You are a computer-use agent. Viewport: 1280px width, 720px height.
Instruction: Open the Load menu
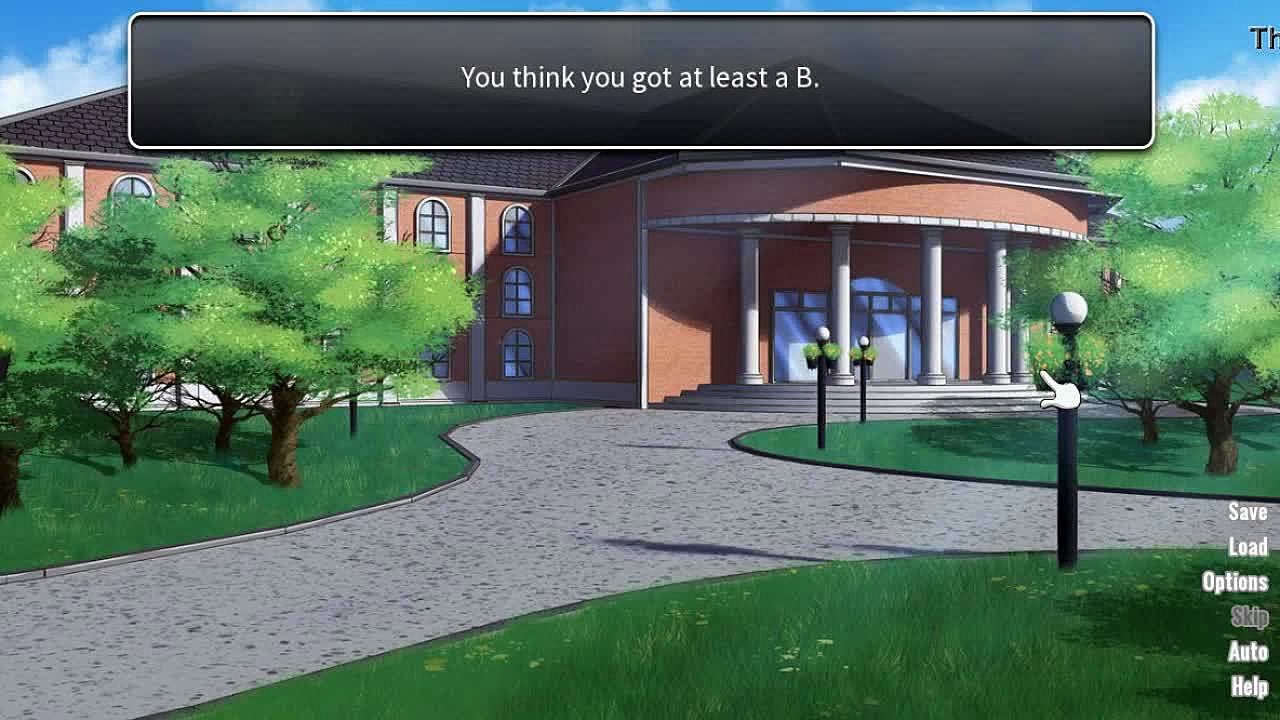tap(1247, 547)
